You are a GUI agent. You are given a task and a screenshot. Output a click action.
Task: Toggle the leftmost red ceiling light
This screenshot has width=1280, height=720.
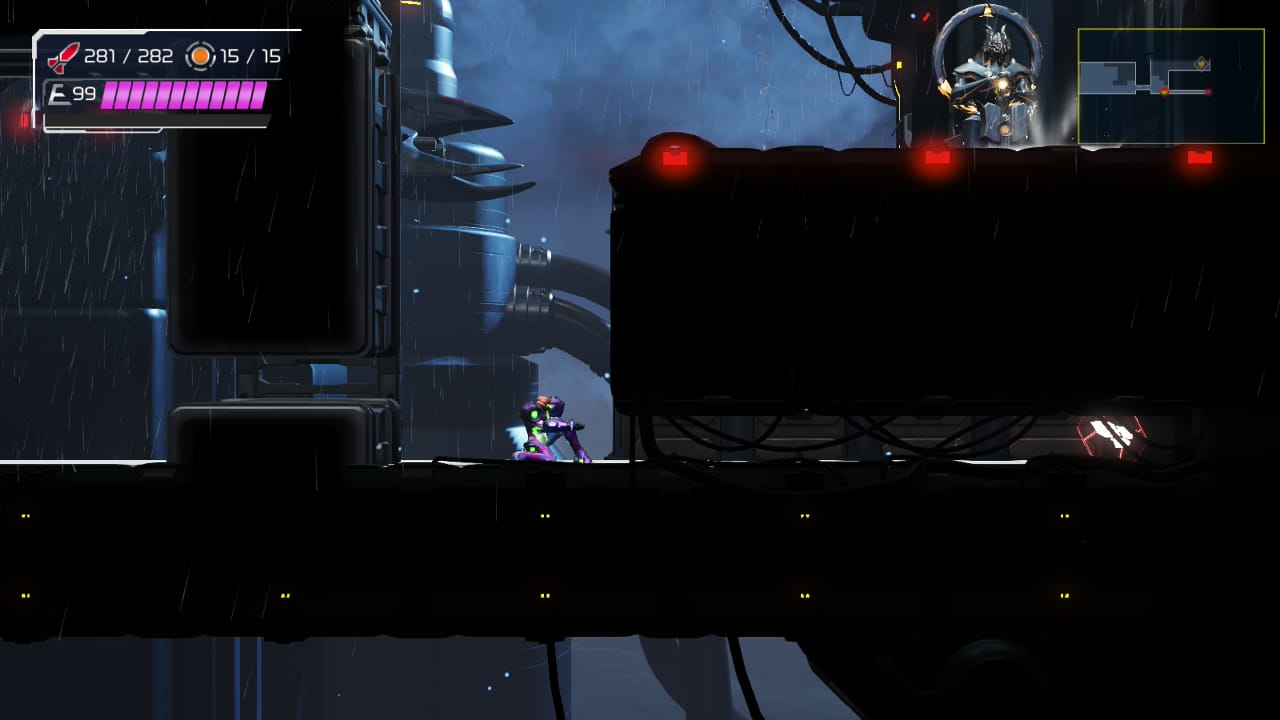(675, 158)
